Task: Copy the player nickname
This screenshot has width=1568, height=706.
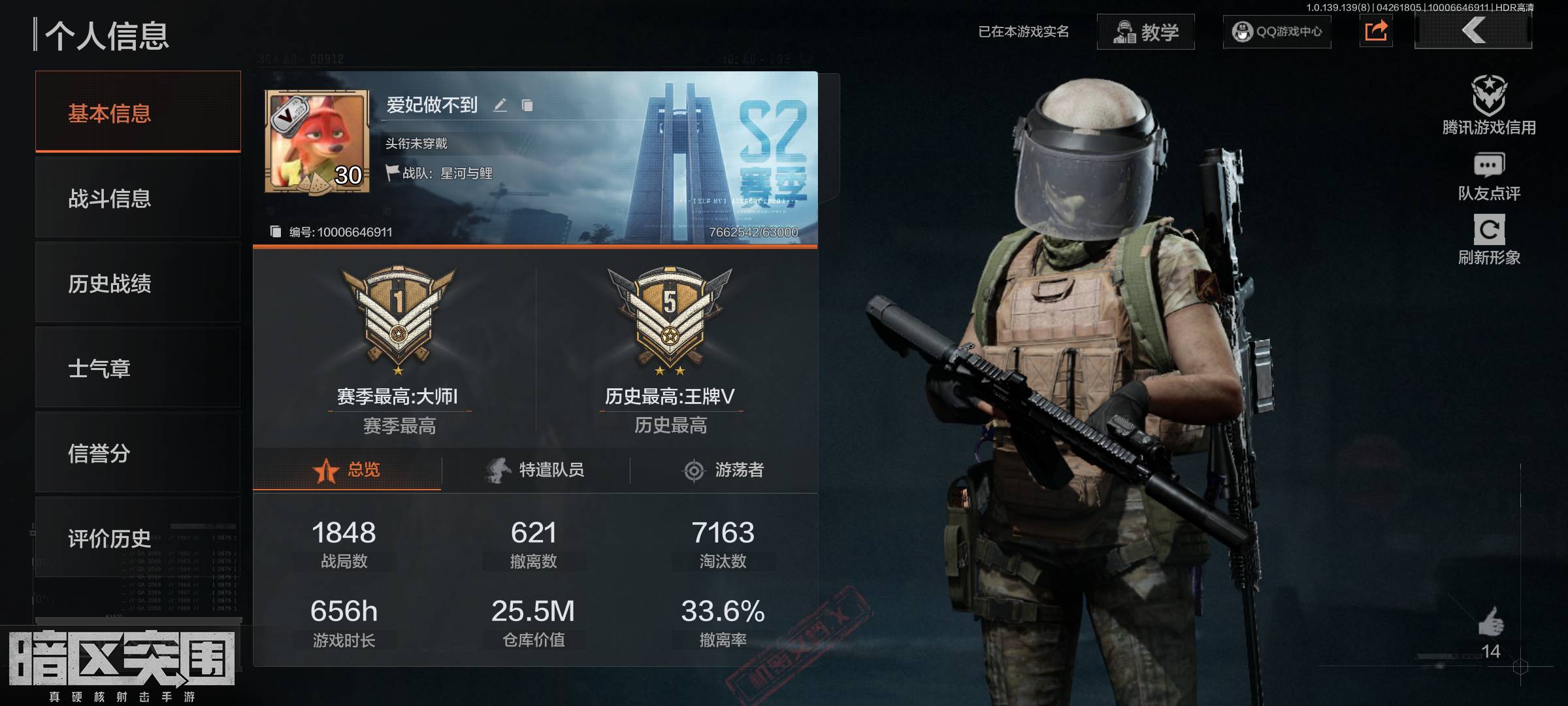Action: pos(527,105)
